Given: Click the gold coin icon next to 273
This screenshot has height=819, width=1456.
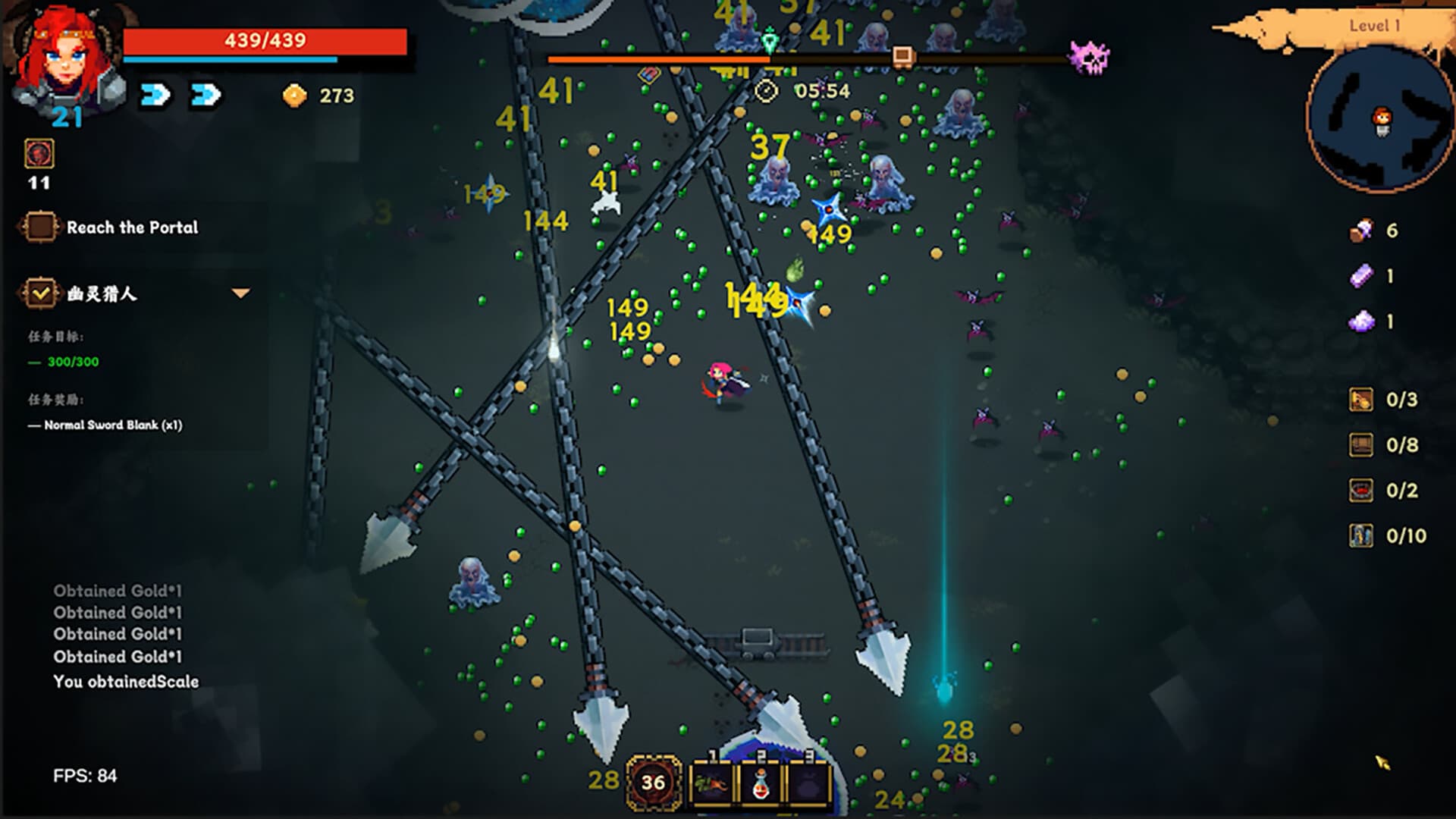Looking at the screenshot, I should pyautogui.click(x=294, y=96).
